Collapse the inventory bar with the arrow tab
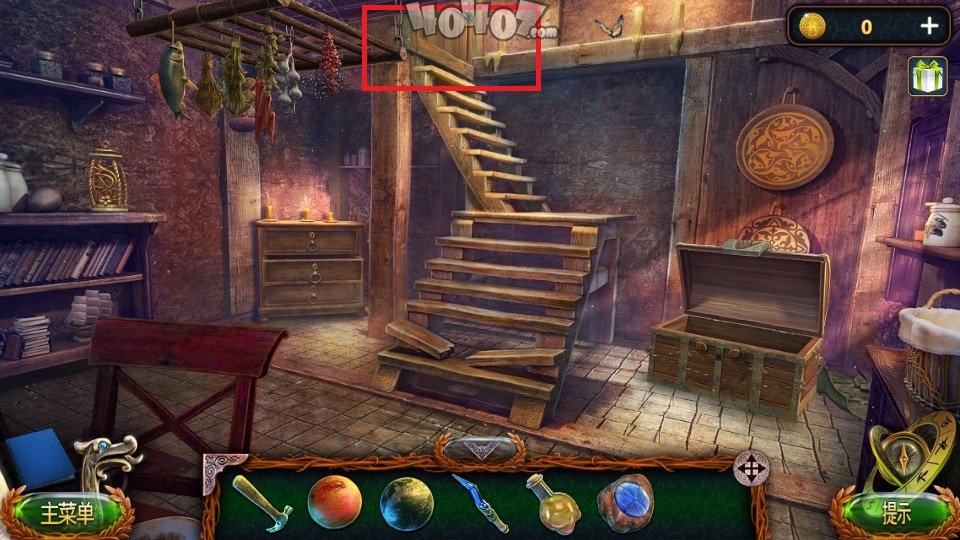 point(481,449)
